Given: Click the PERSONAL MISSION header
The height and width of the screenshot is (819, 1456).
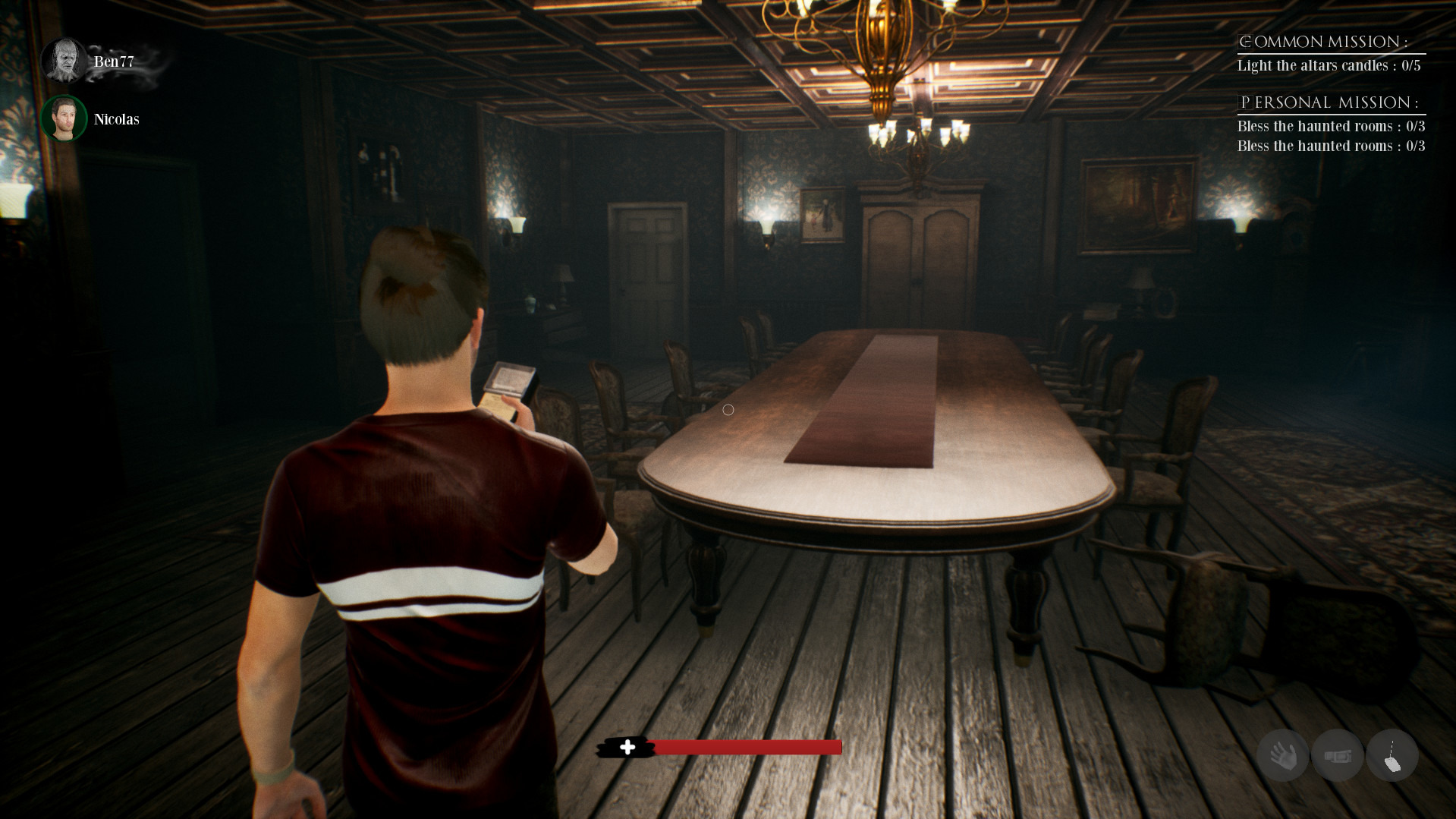Looking at the screenshot, I should (x=1330, y=101).
